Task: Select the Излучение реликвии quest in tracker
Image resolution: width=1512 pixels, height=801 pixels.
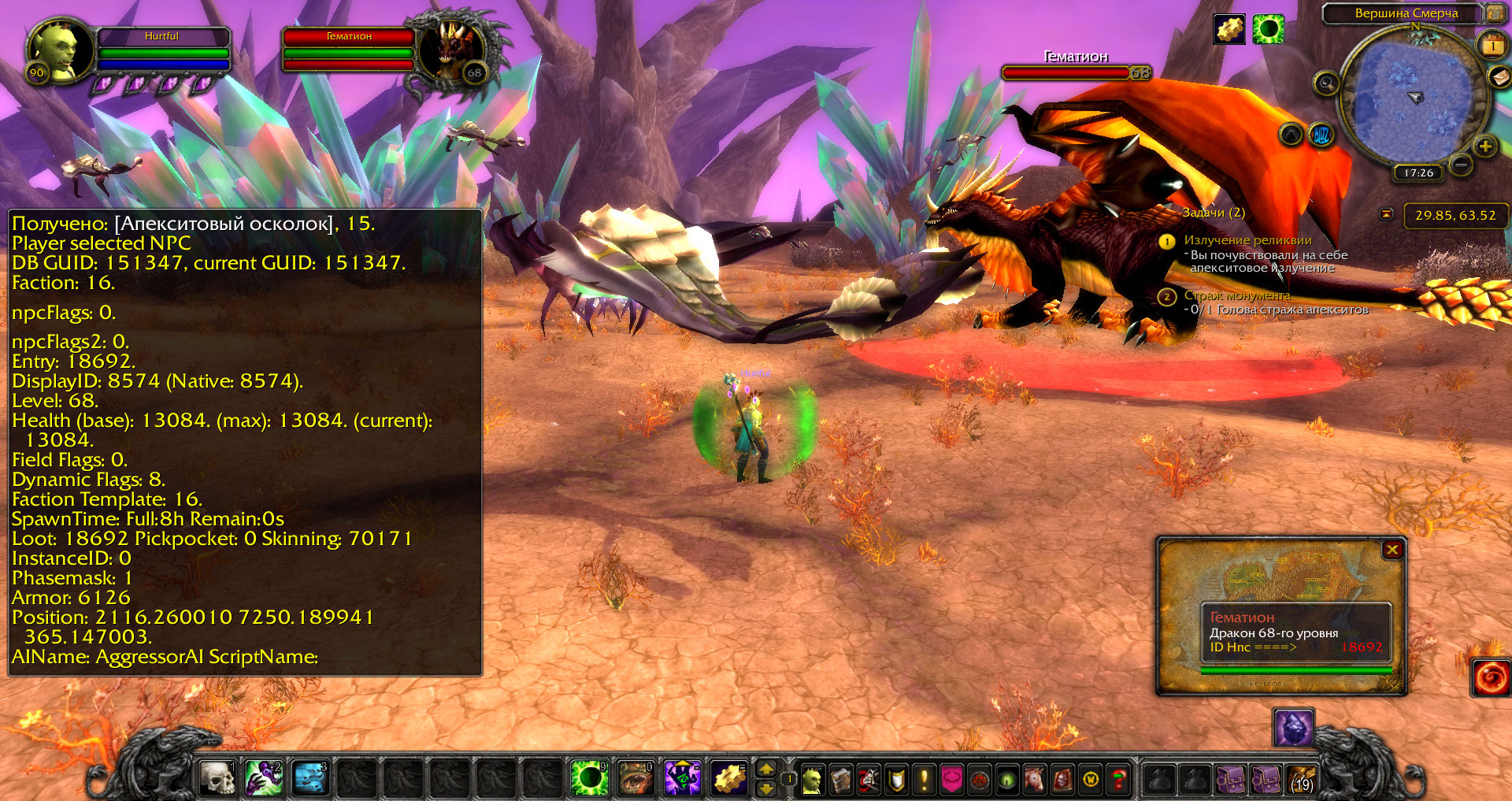Action: pos(1247,240)
